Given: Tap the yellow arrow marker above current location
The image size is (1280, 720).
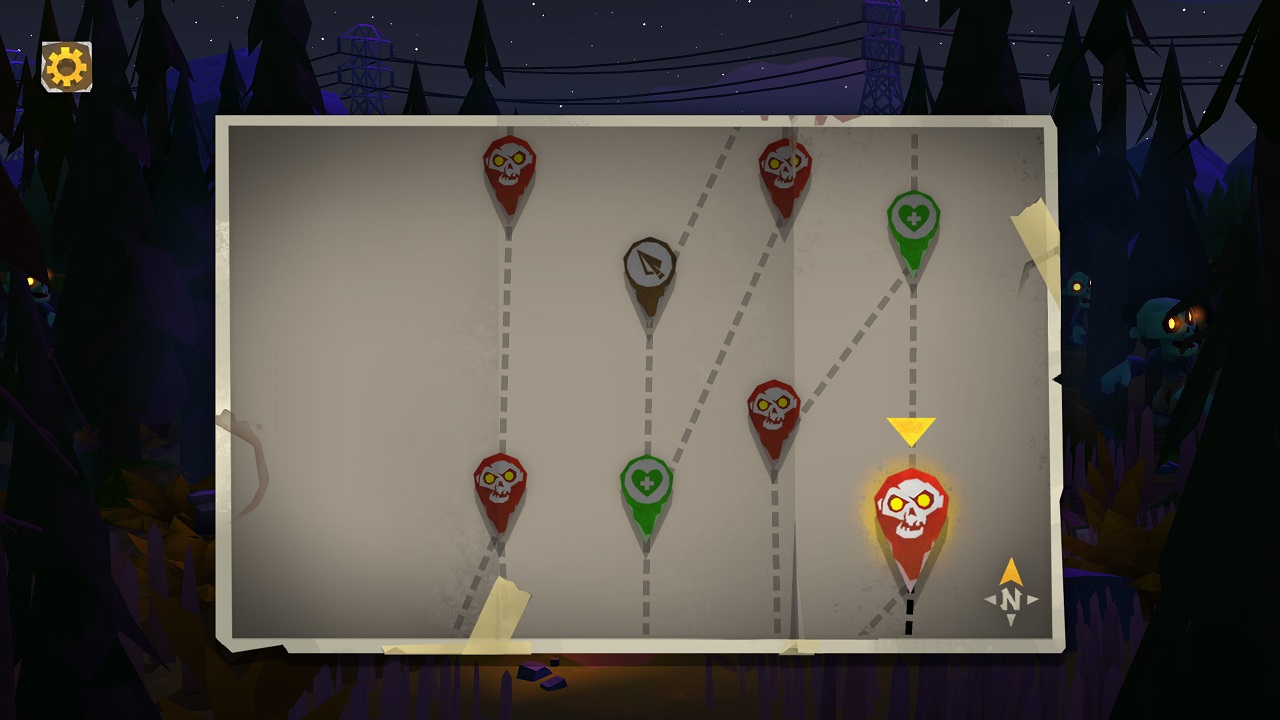Looking at the screenshot, I should click(910, 430).
